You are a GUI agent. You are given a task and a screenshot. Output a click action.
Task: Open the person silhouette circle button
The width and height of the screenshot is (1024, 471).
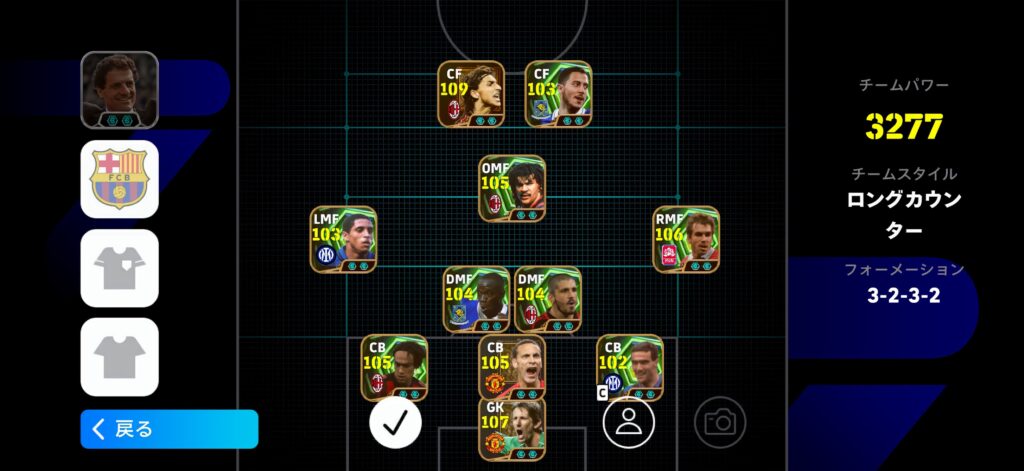(628, 421)
